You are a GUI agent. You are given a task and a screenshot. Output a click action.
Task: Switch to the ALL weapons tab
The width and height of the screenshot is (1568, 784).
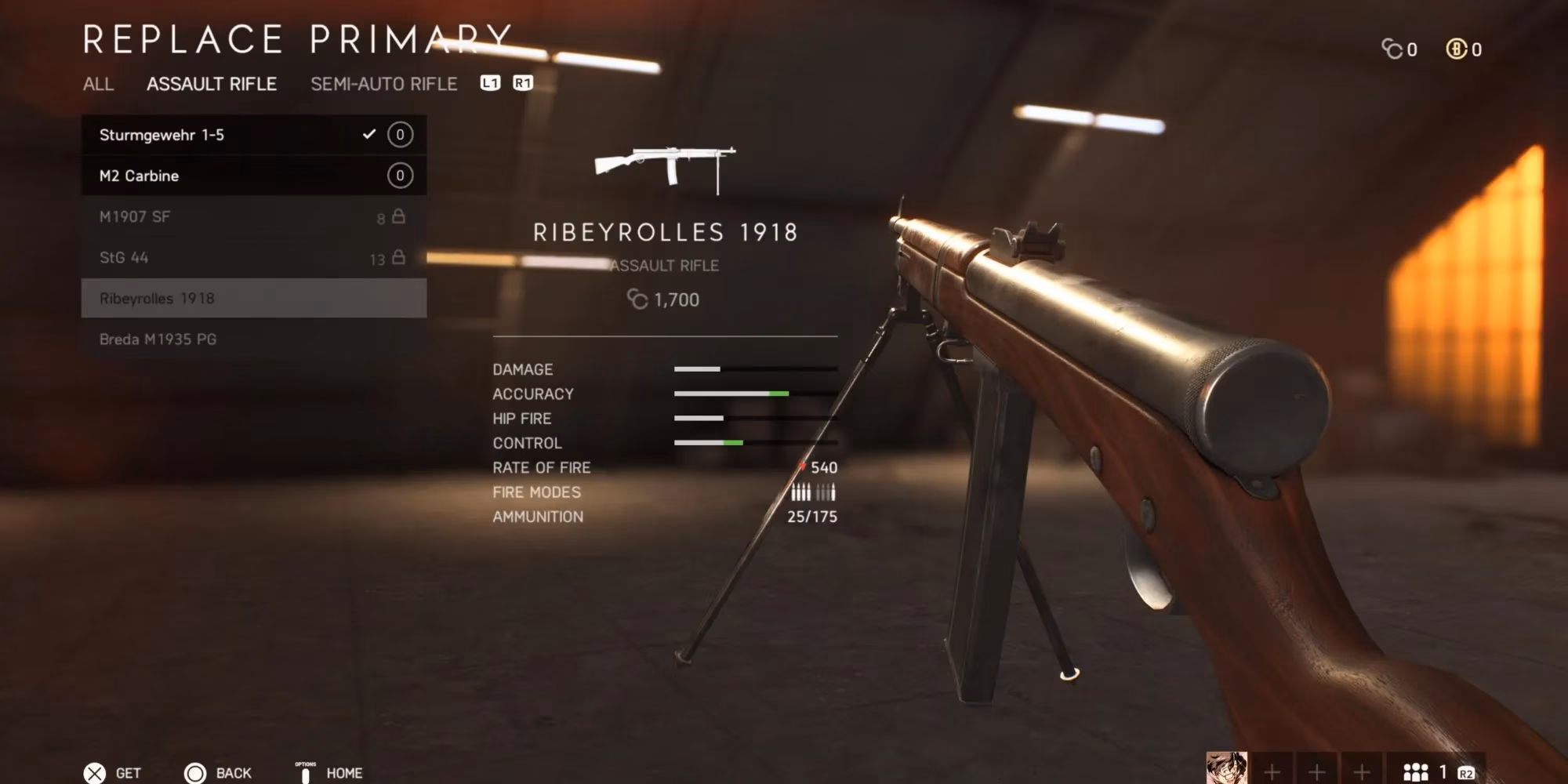coord(99,85)
